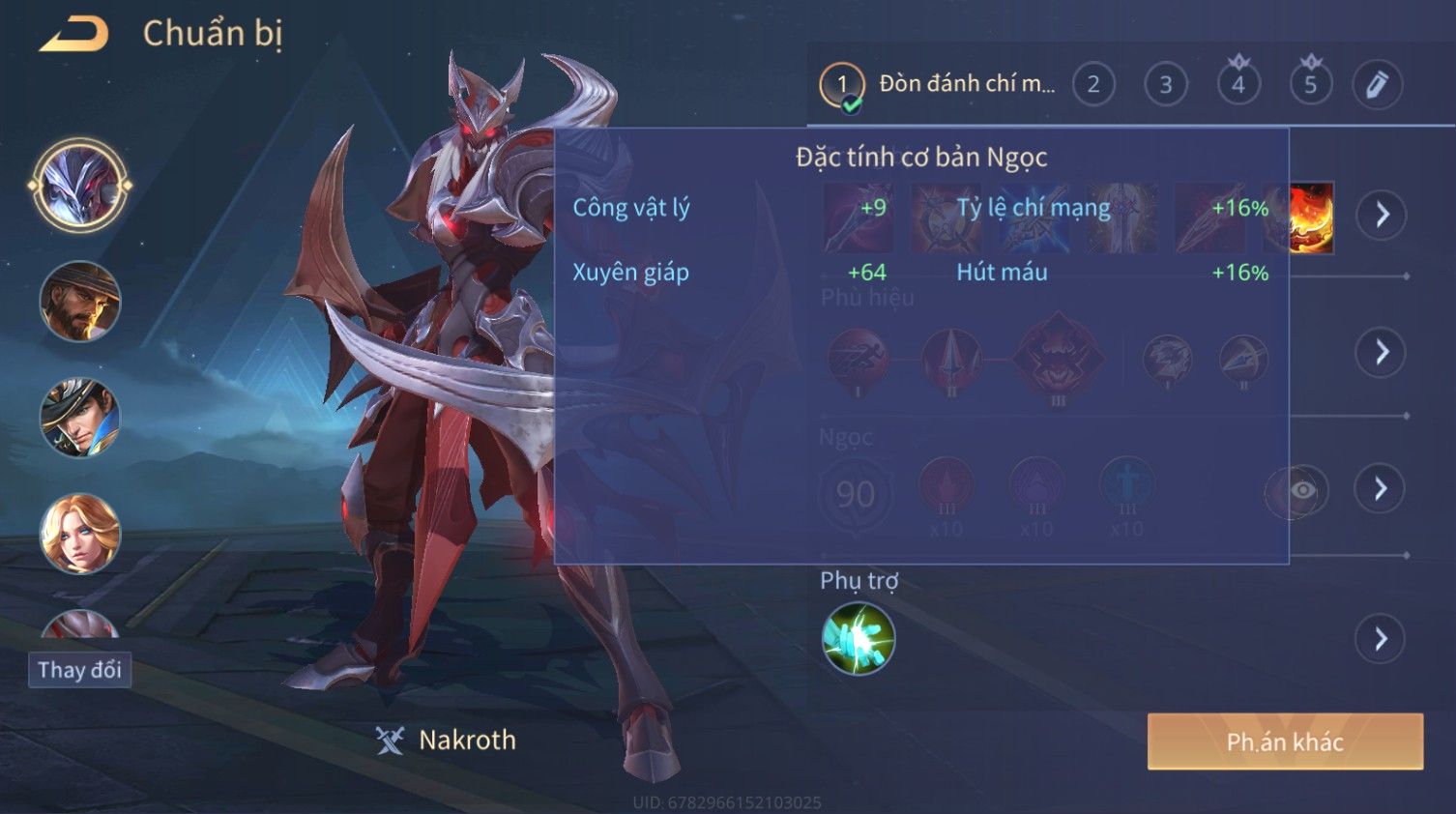Select build preset number 2

(1092, 84)
